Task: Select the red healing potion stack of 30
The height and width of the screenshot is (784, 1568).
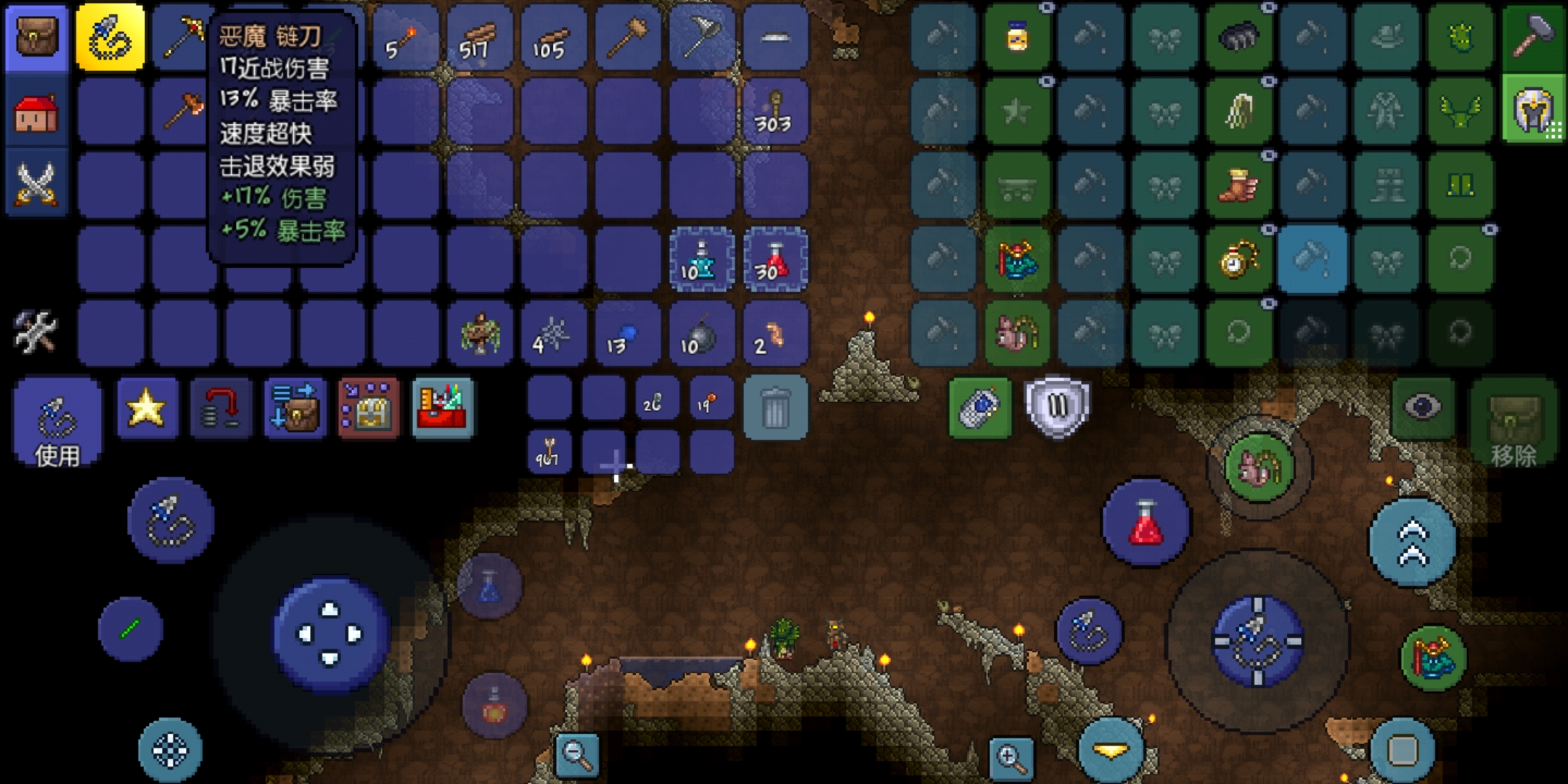Action: click(x=775, y=261)
